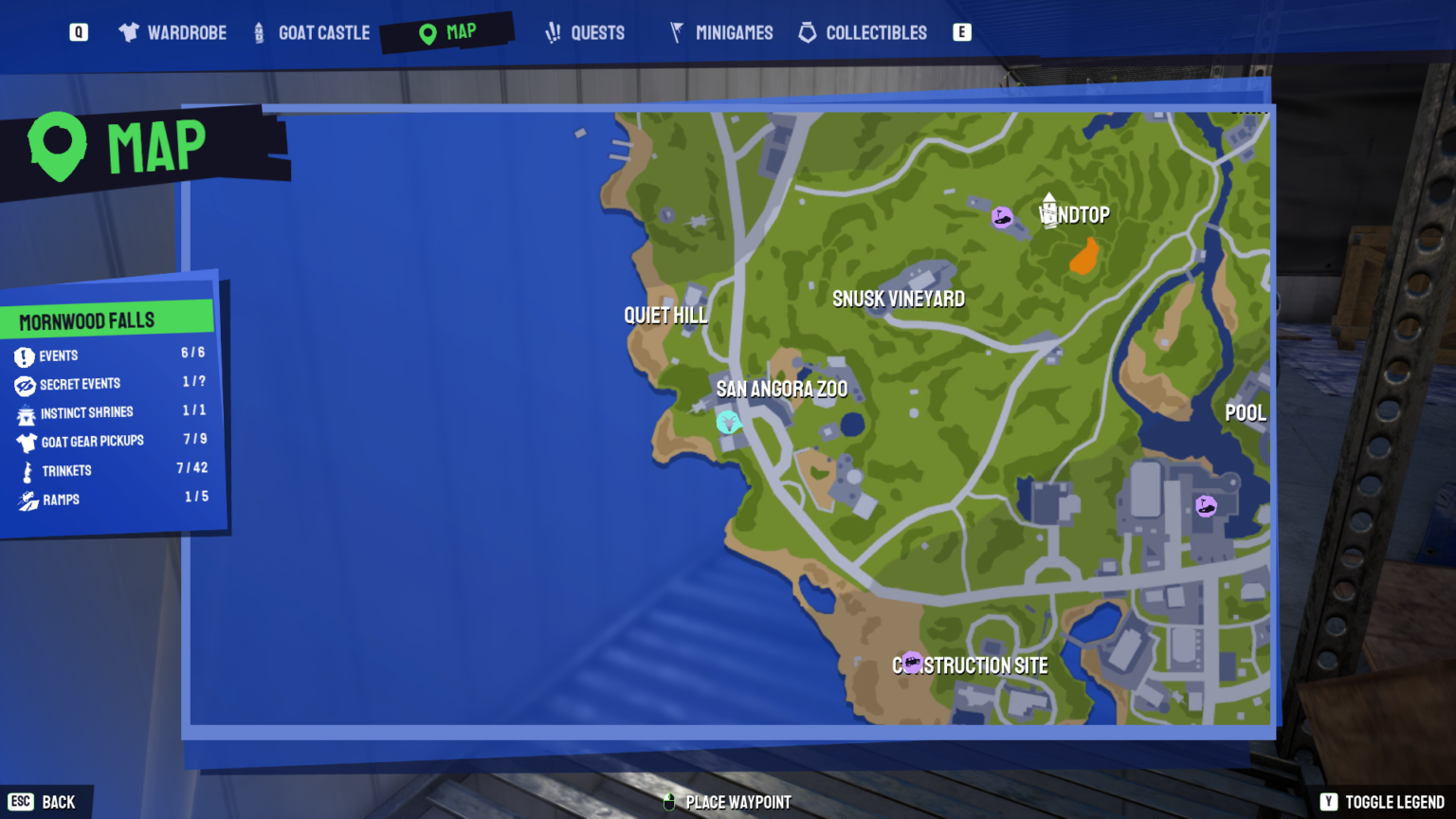Open the Quests tab
The image size is (1456, 819).
pos(585,32)
